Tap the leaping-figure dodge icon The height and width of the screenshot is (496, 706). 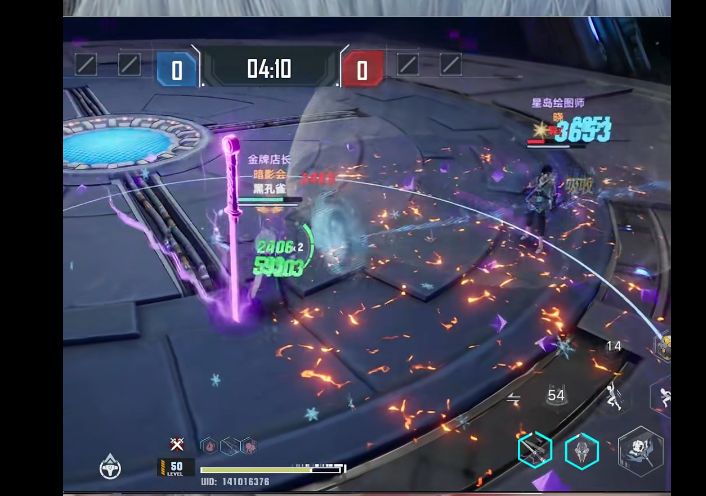pos(614,397)
